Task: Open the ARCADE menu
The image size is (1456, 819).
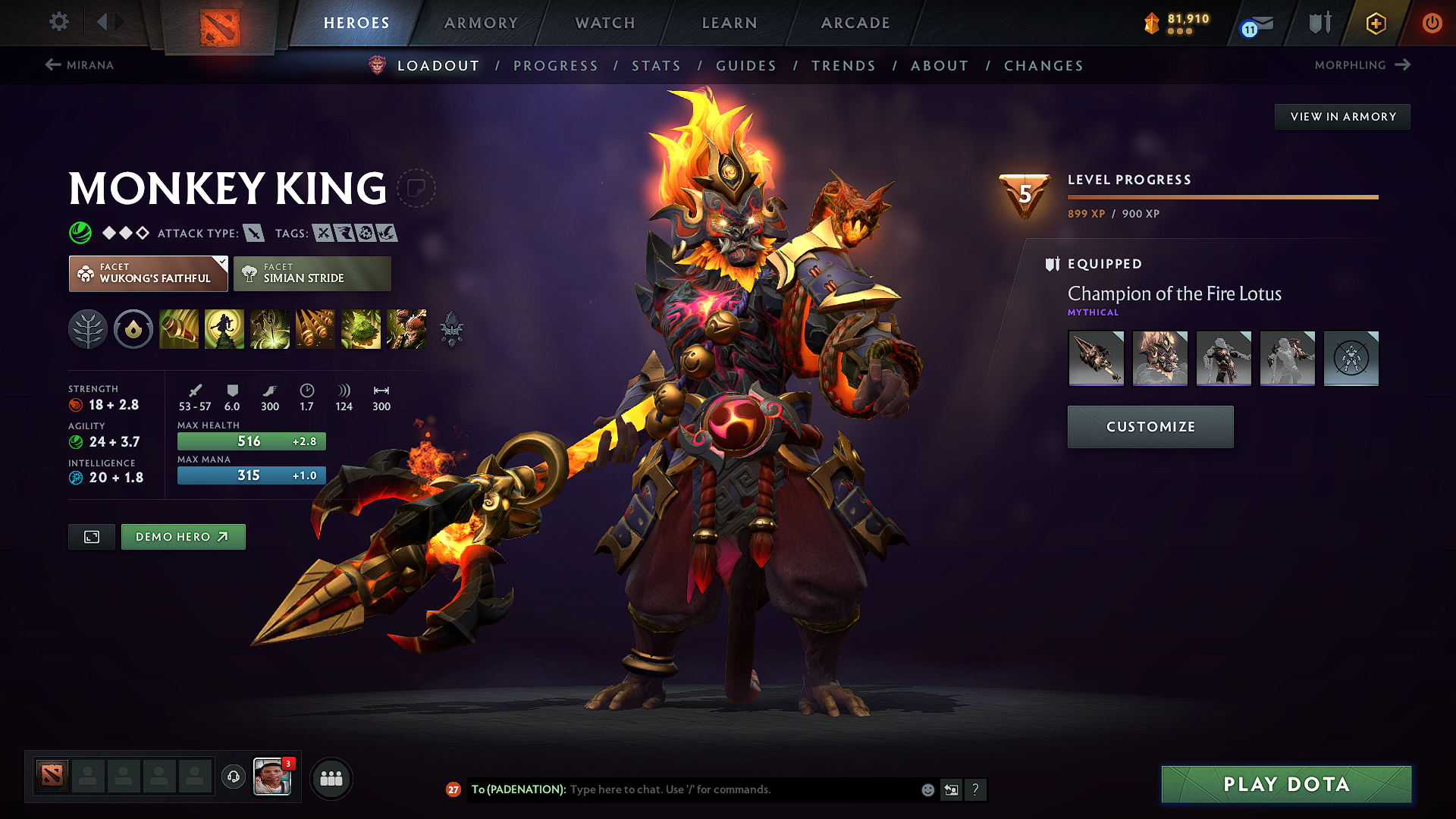Action: pyautogui.click(x=855, y=23)
